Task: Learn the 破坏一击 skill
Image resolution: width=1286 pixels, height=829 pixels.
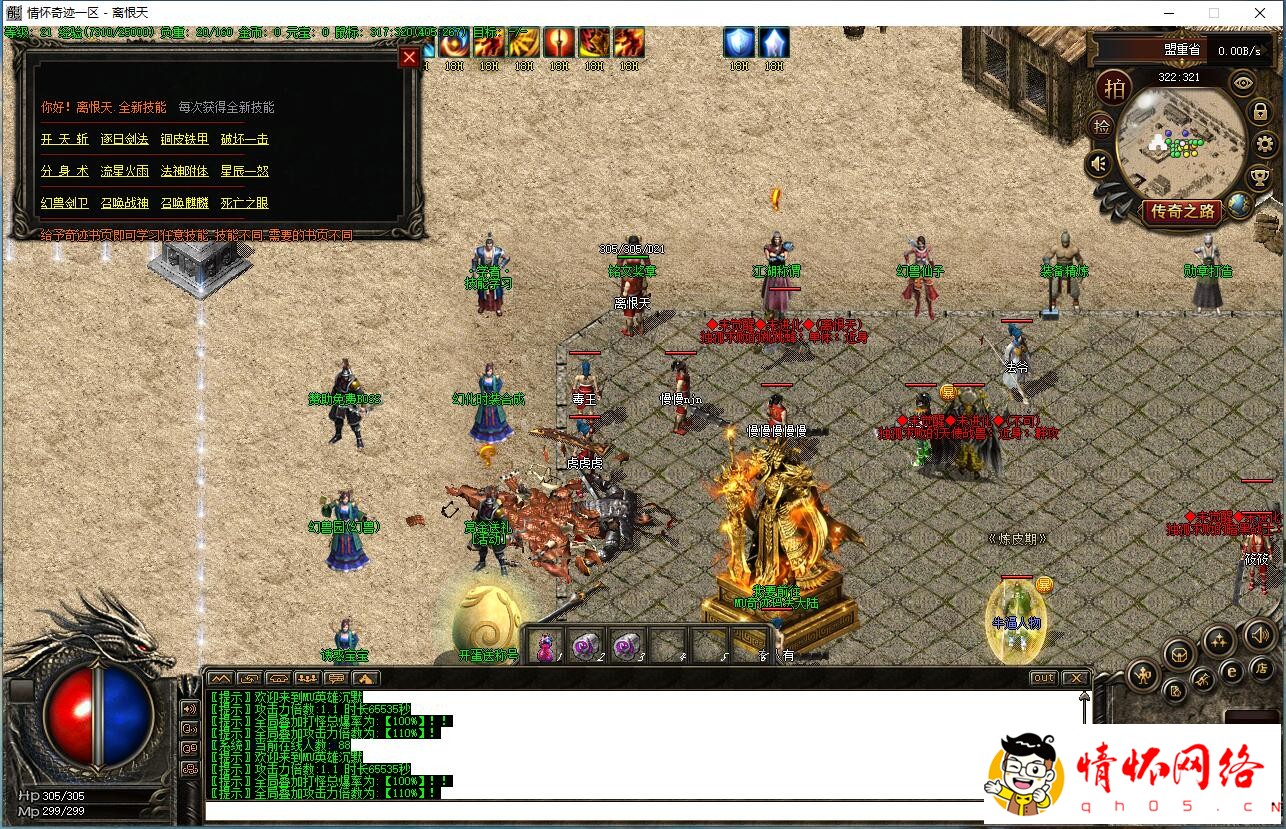Action: [x=245, y=140]
